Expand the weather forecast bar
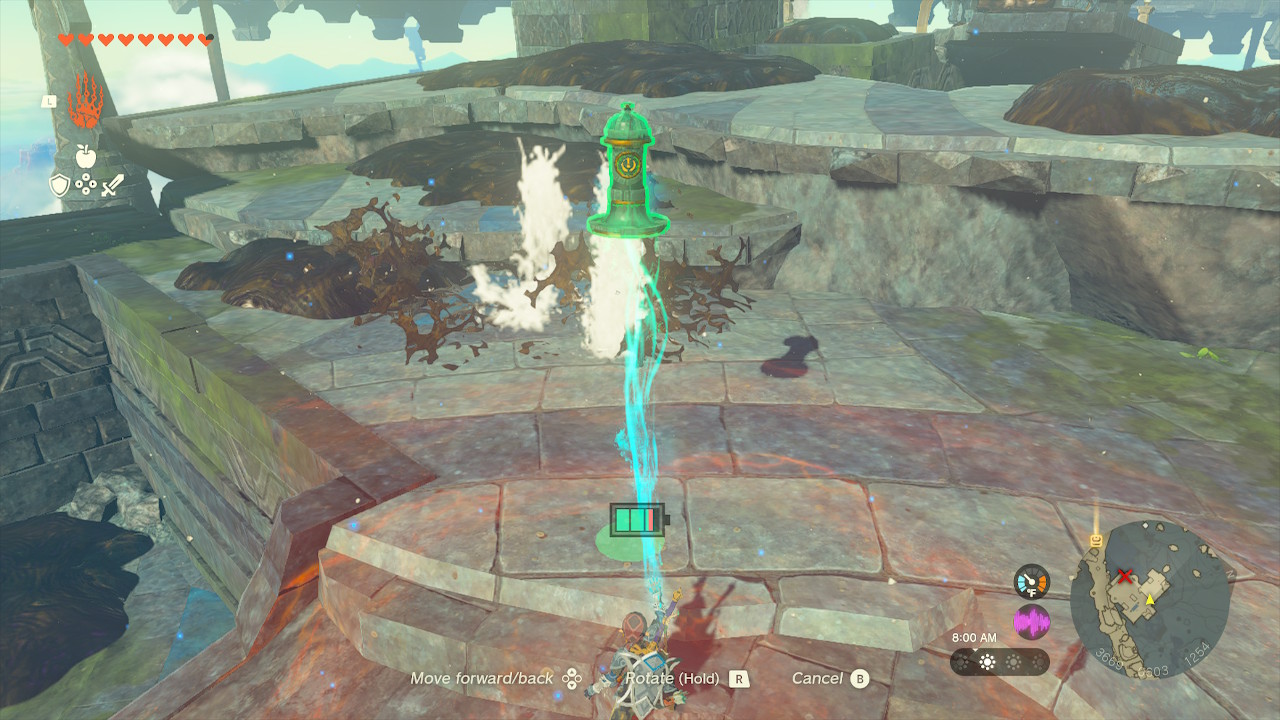 pyautogui.click(x=1000, y=661)
